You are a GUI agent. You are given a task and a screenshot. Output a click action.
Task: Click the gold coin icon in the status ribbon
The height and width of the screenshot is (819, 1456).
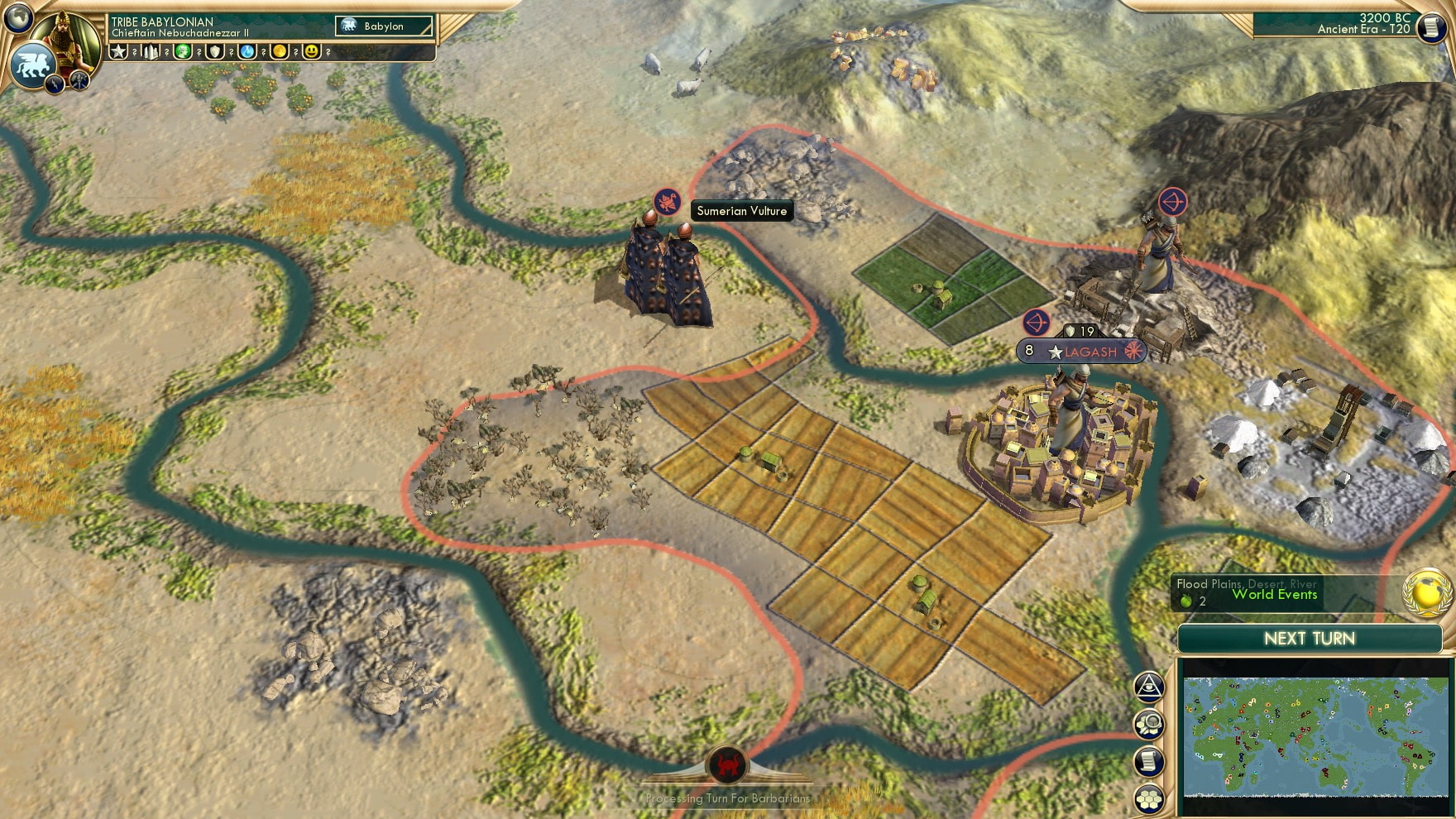279,51
